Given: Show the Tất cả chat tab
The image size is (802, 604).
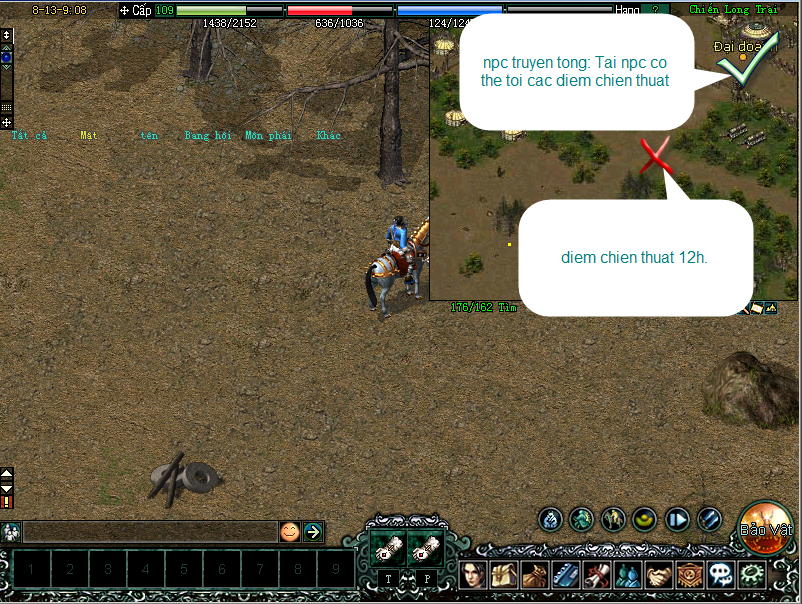Looking at the screenshot, I should tap(29, 136).
